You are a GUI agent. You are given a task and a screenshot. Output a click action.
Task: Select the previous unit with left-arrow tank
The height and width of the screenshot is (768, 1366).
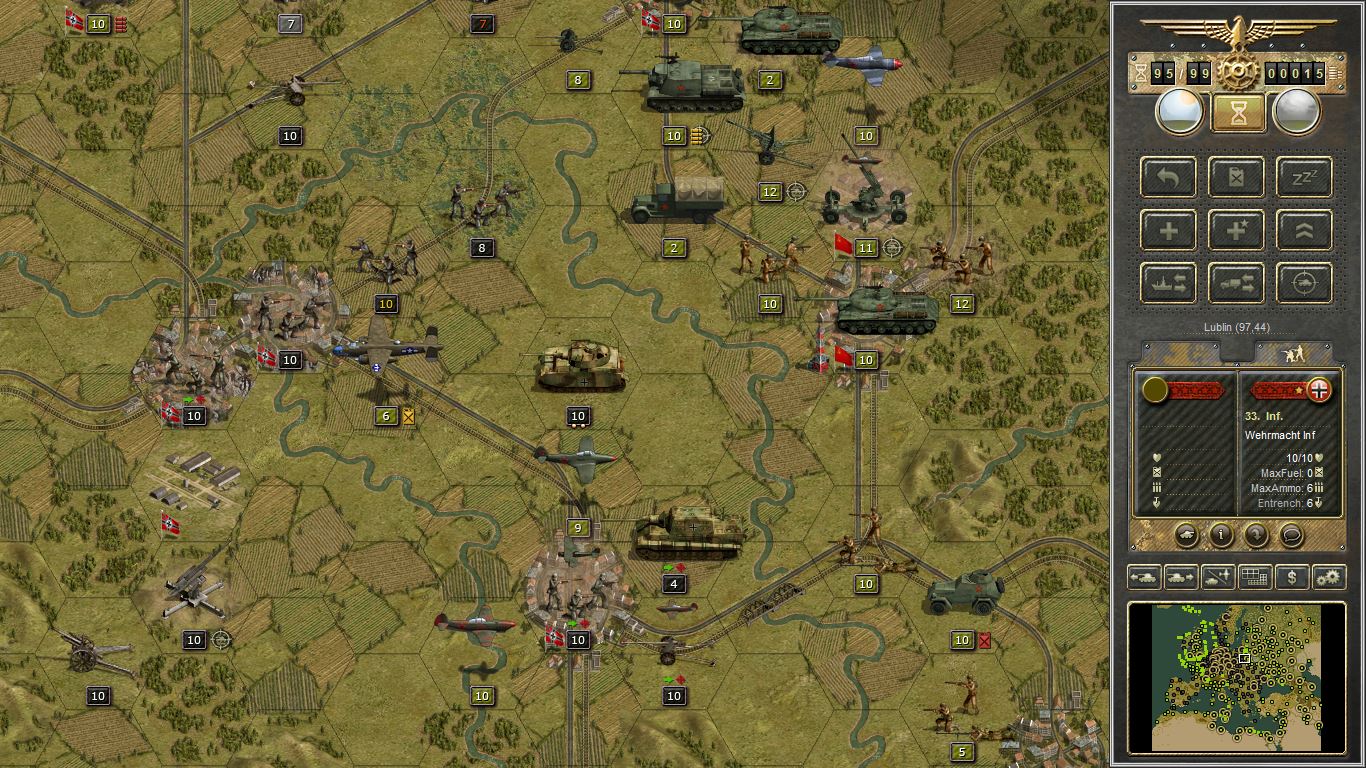click(x=1143, y=577)
